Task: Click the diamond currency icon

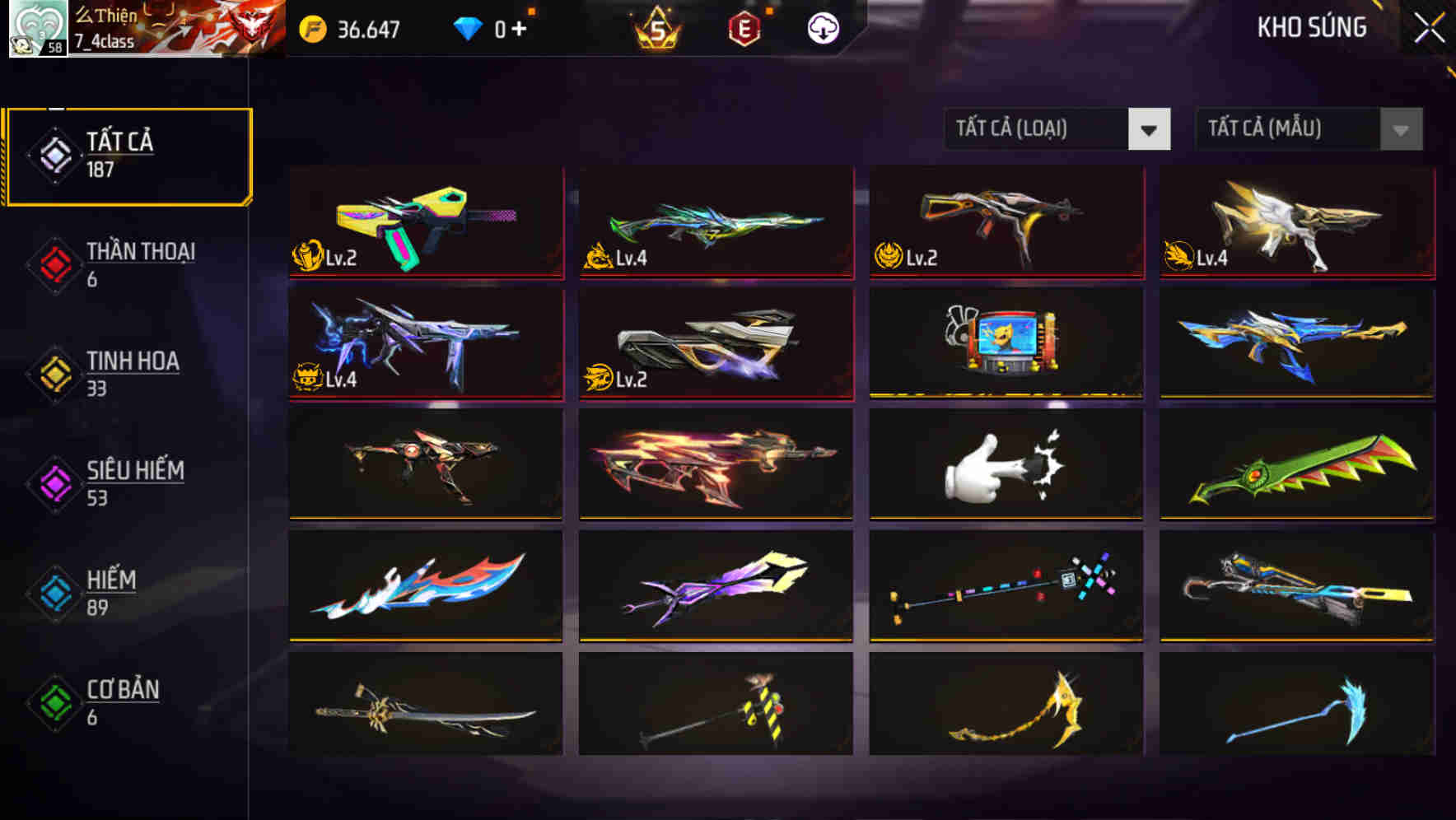Action: pos(469,27)
